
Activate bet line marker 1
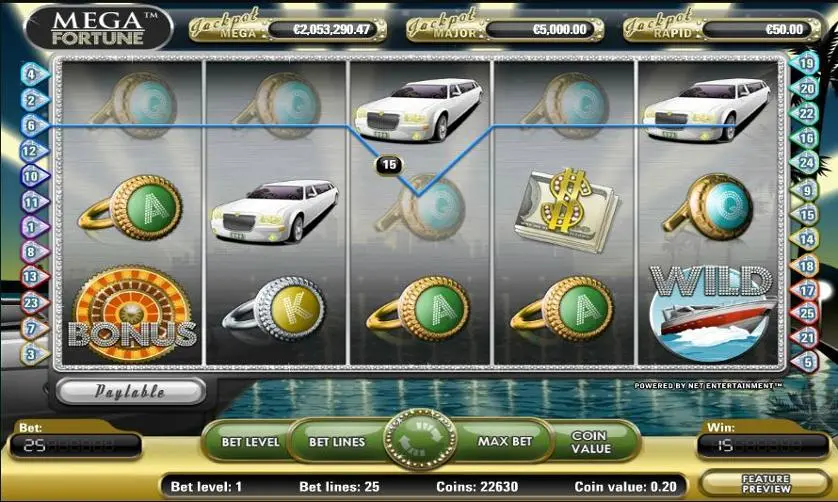coord(30,227)
